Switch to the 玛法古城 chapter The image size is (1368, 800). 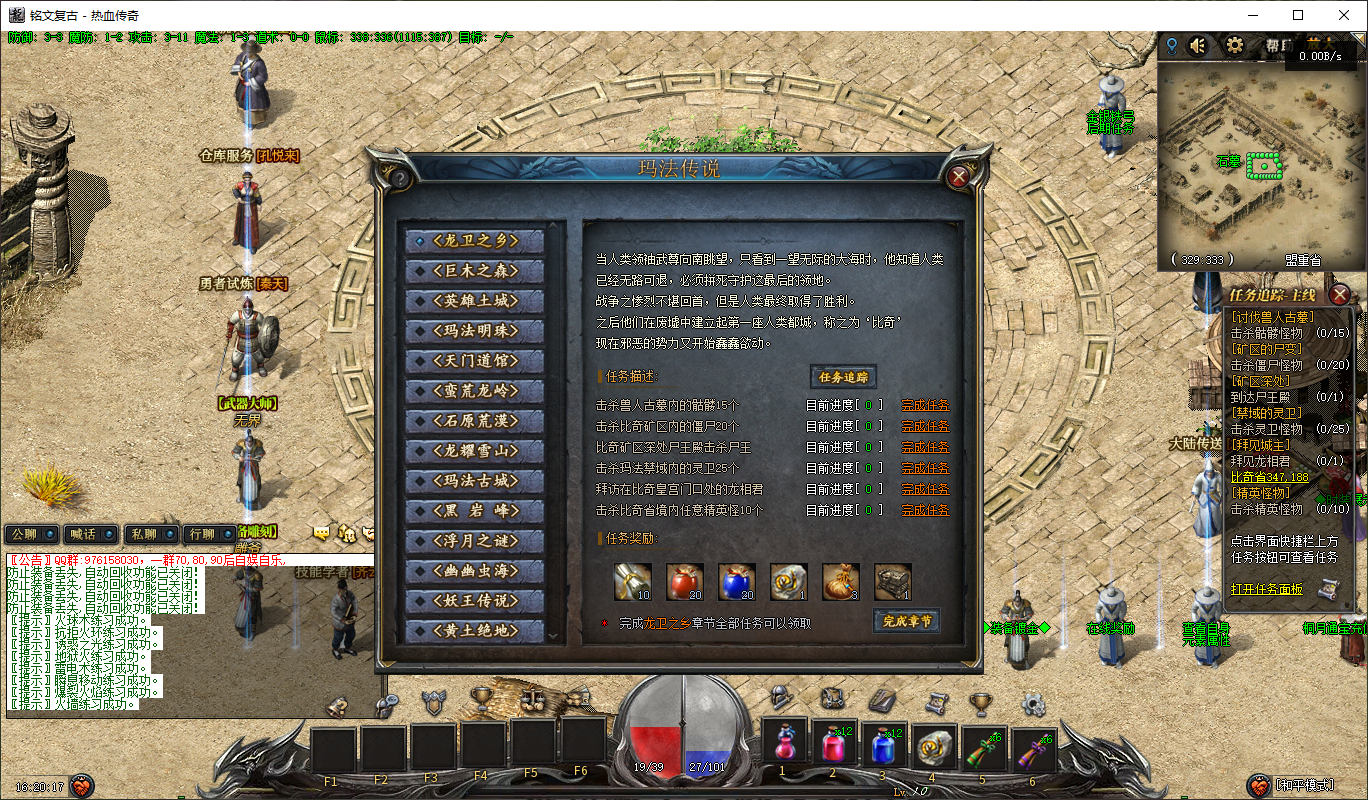click(x=475, y=481)
